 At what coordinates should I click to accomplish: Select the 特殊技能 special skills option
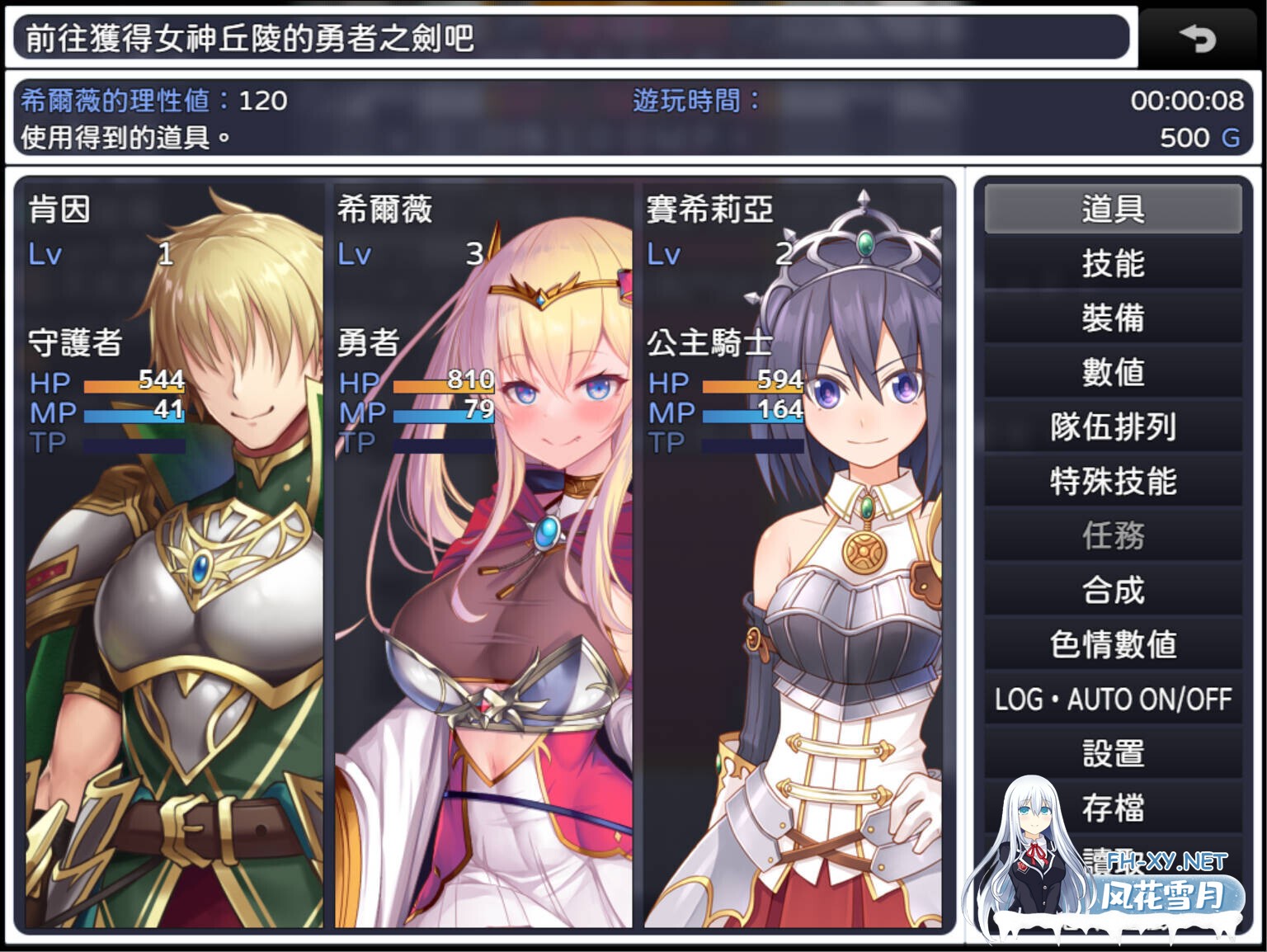[1113, 483]
